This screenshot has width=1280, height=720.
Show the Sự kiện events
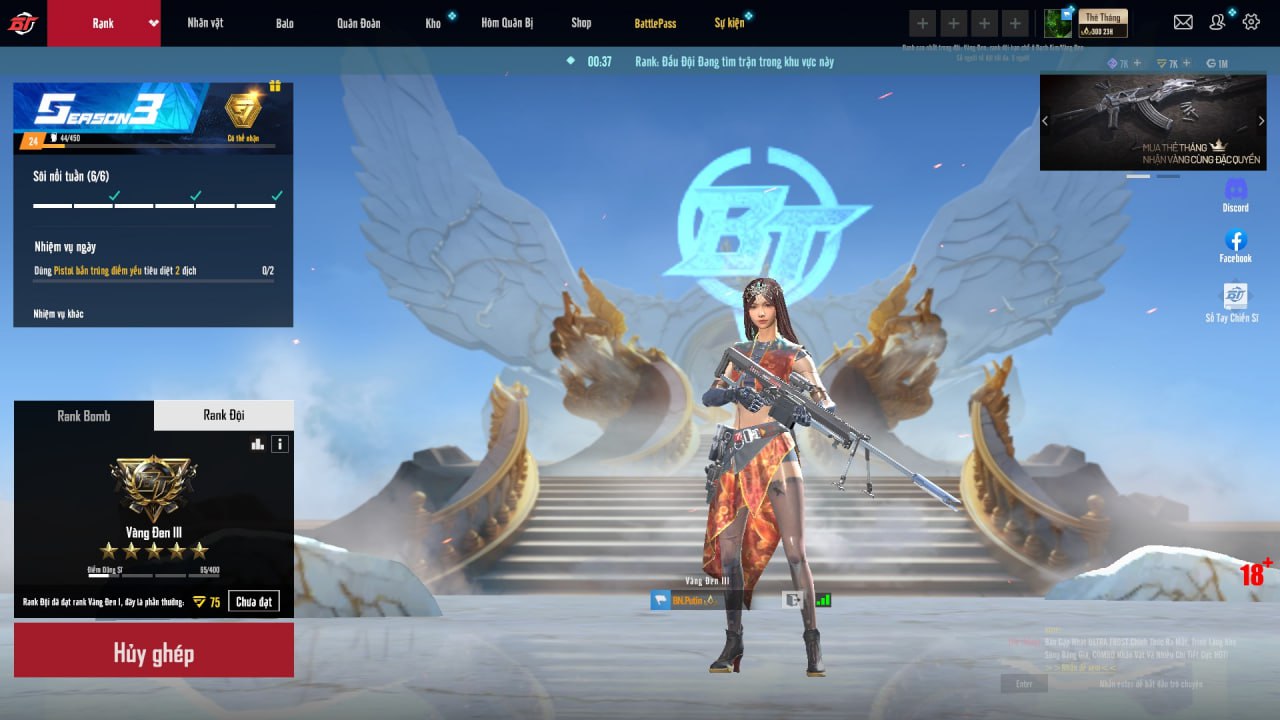tap(729, 23)
